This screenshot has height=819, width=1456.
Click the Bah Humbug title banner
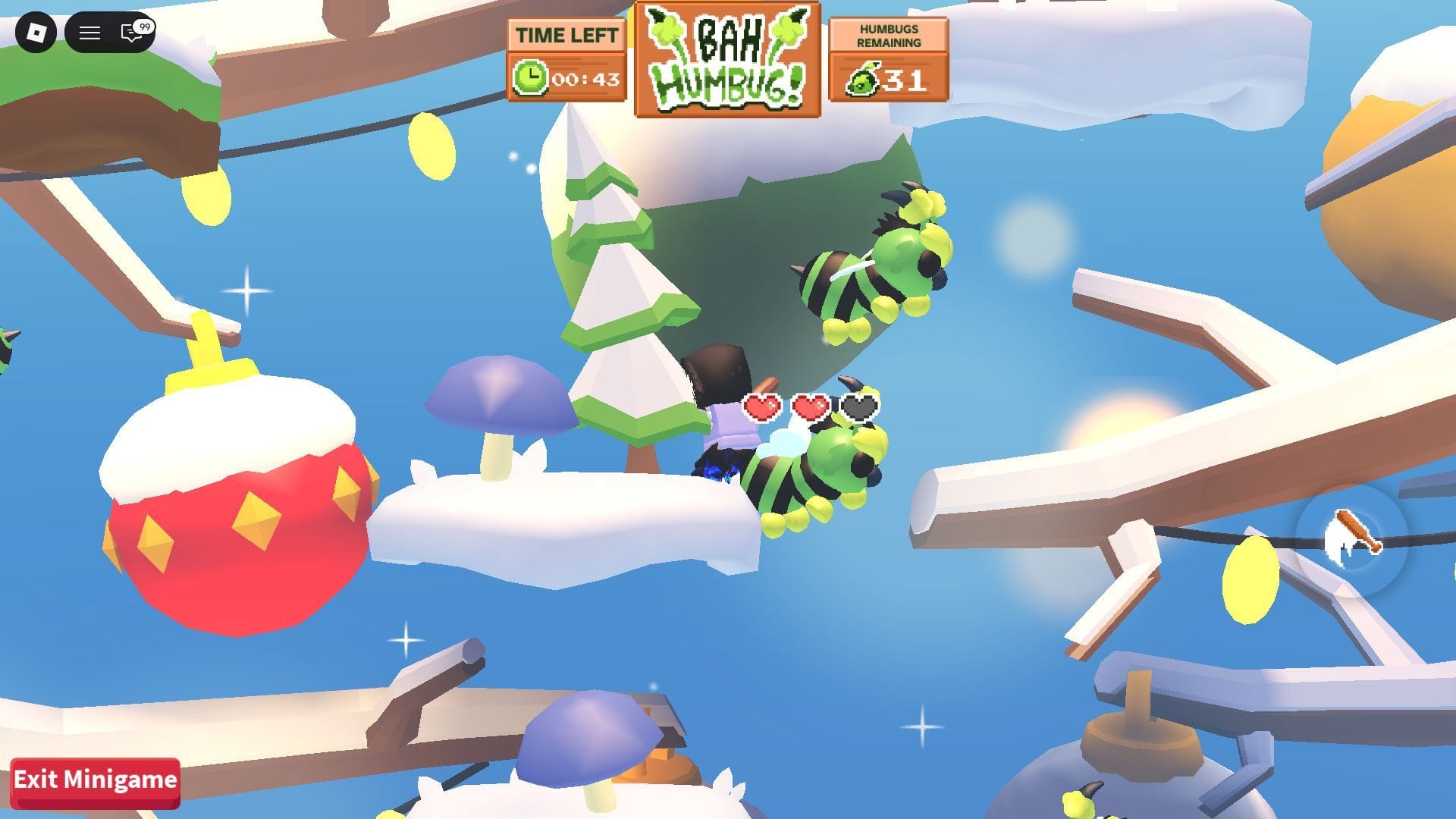point(726,57)
